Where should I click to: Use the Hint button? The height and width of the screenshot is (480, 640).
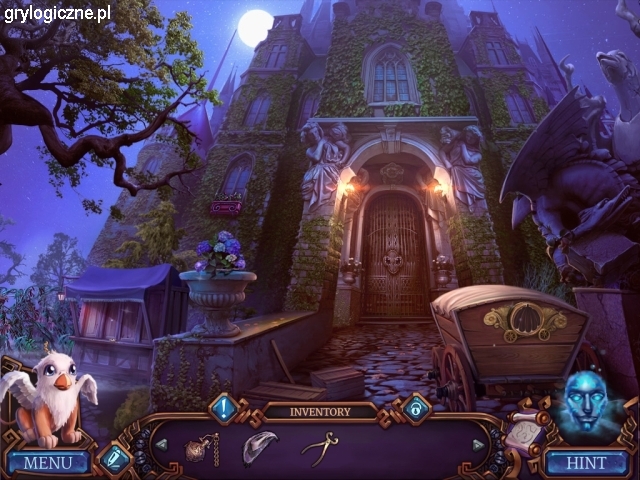[x=586, y=463]
